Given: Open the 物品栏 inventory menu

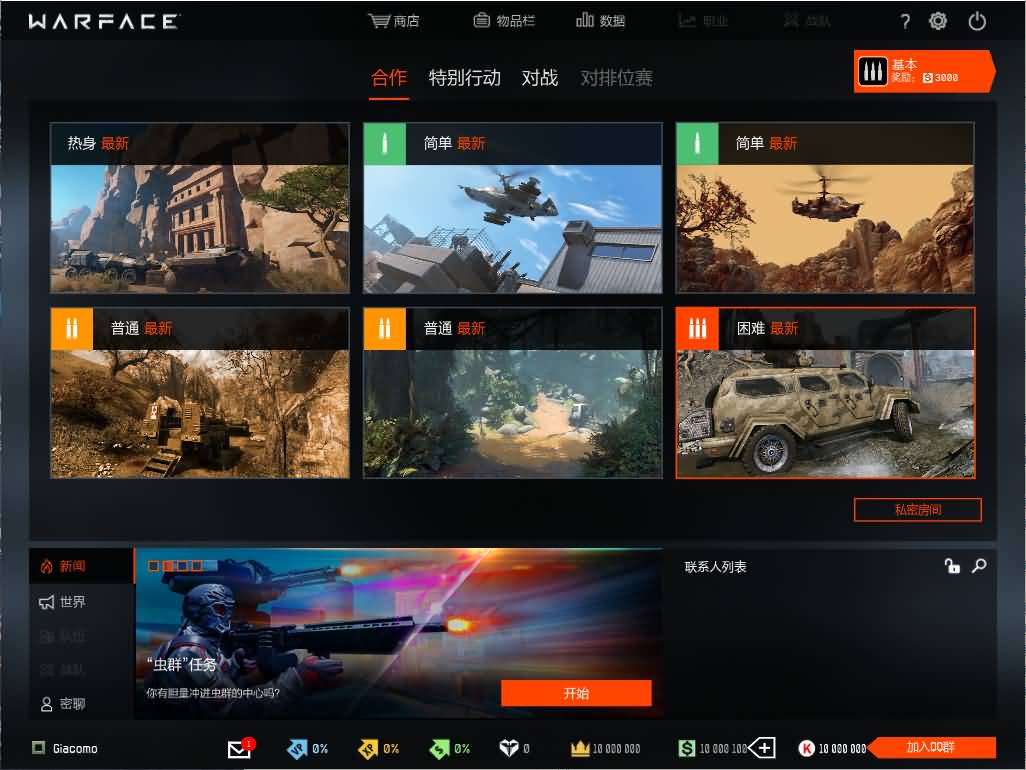Looking at the screenshot, I should click(x=503, y=21).
